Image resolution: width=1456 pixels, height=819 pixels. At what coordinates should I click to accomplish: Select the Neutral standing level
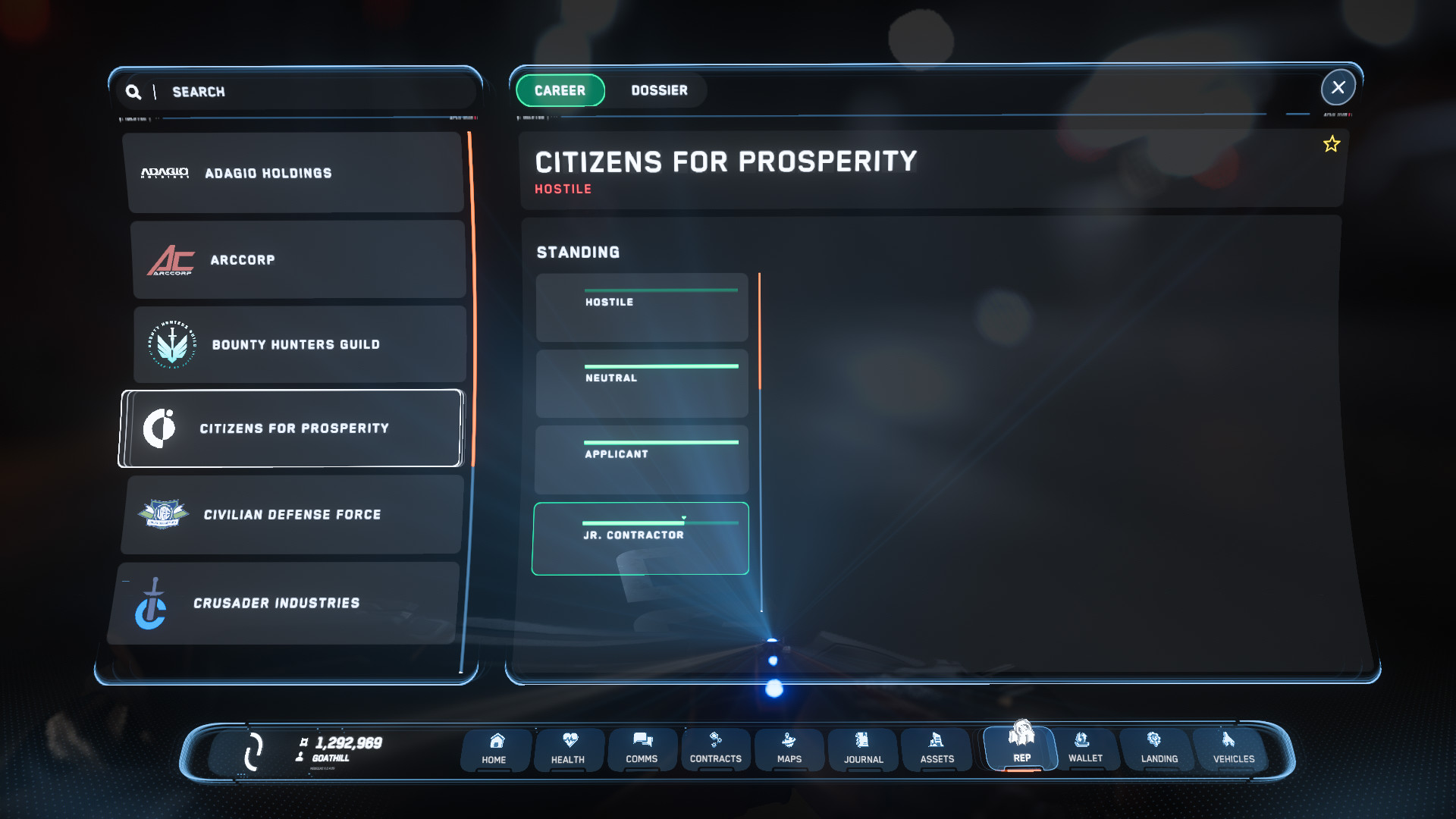[x=641, y=384]
